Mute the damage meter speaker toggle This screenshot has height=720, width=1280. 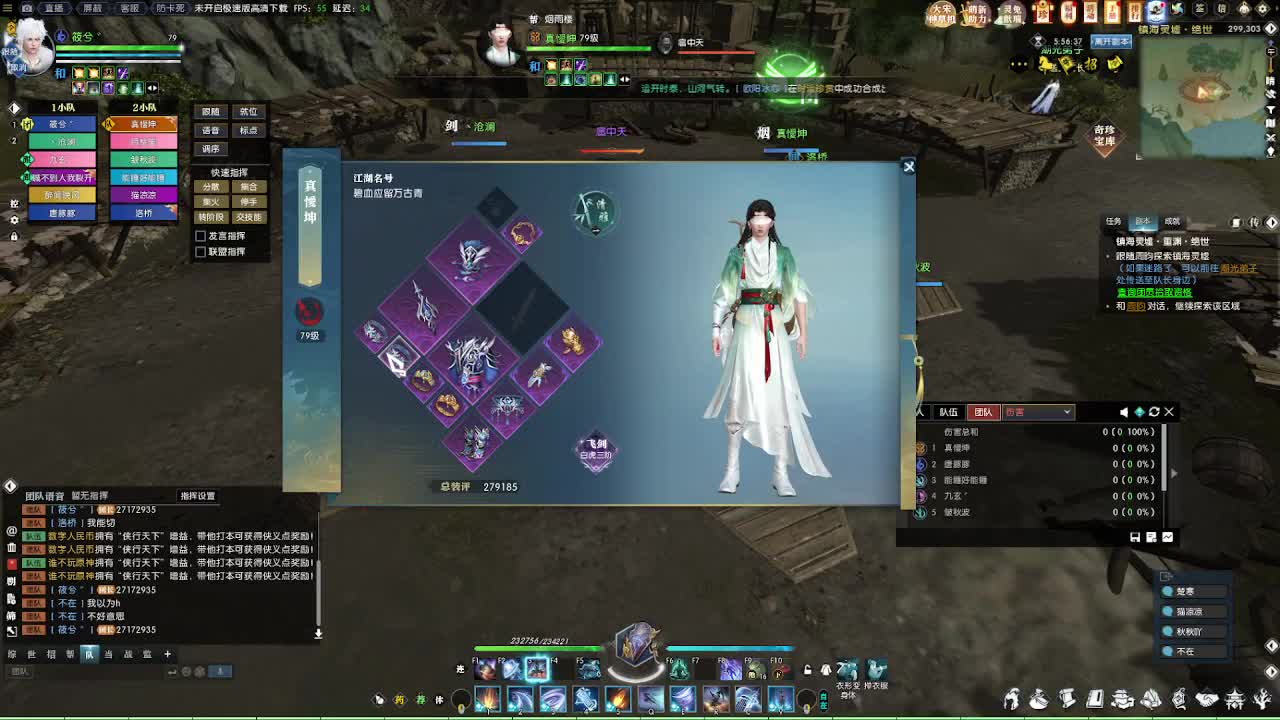pyautogui.click(x=1124, y=412)
